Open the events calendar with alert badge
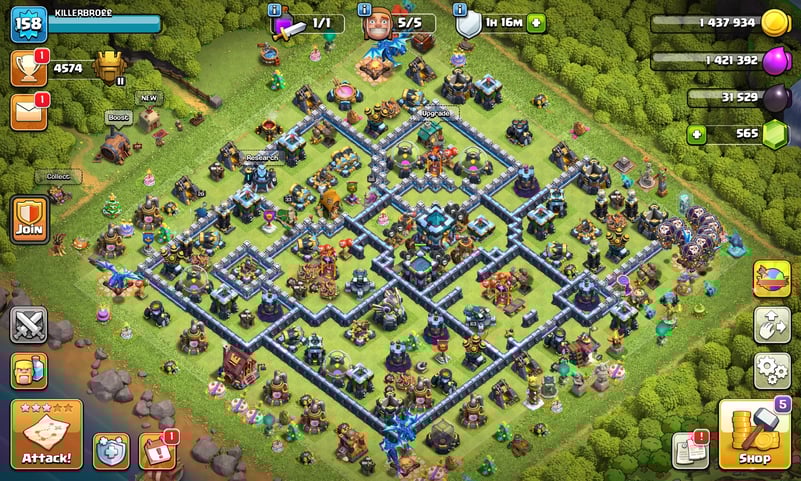This screenshot has width=801, height=481. pos(156,450)
